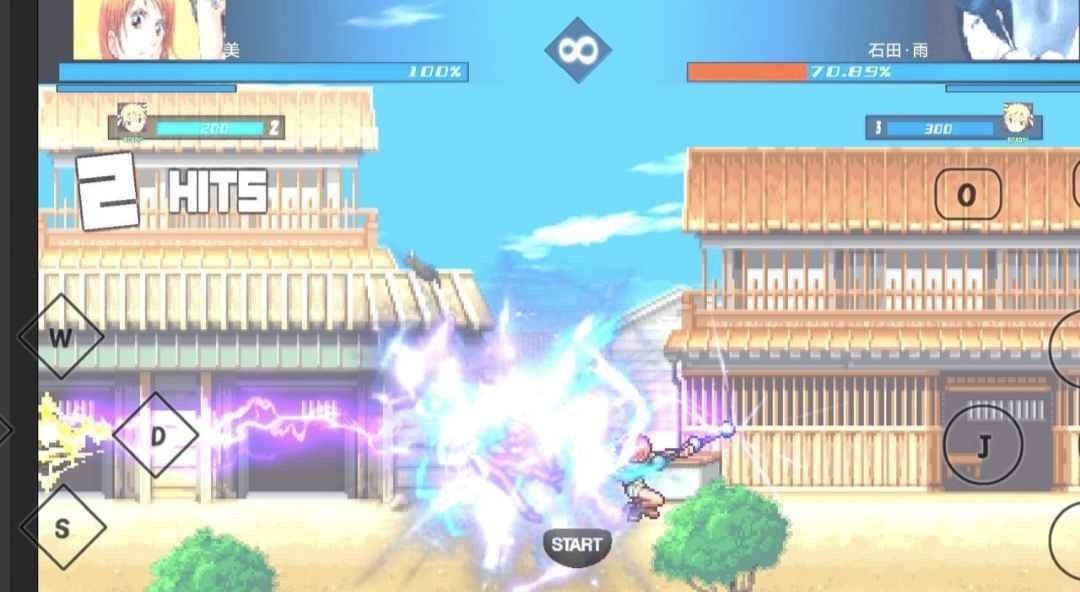
Task: Tap the S virtual key
Action: [62, 528]
